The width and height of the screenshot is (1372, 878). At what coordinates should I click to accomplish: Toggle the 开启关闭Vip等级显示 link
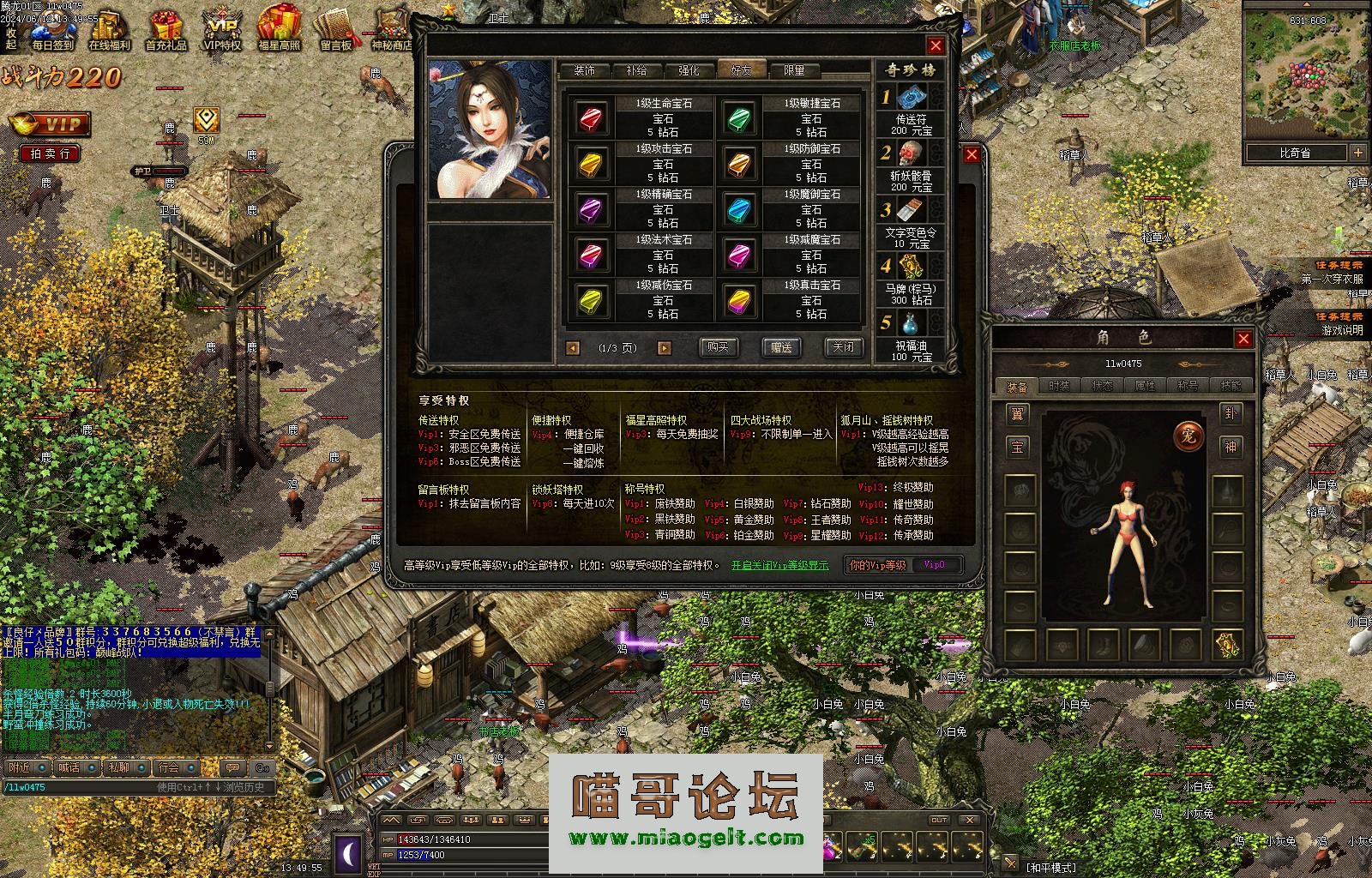click(x=779, y=565)
